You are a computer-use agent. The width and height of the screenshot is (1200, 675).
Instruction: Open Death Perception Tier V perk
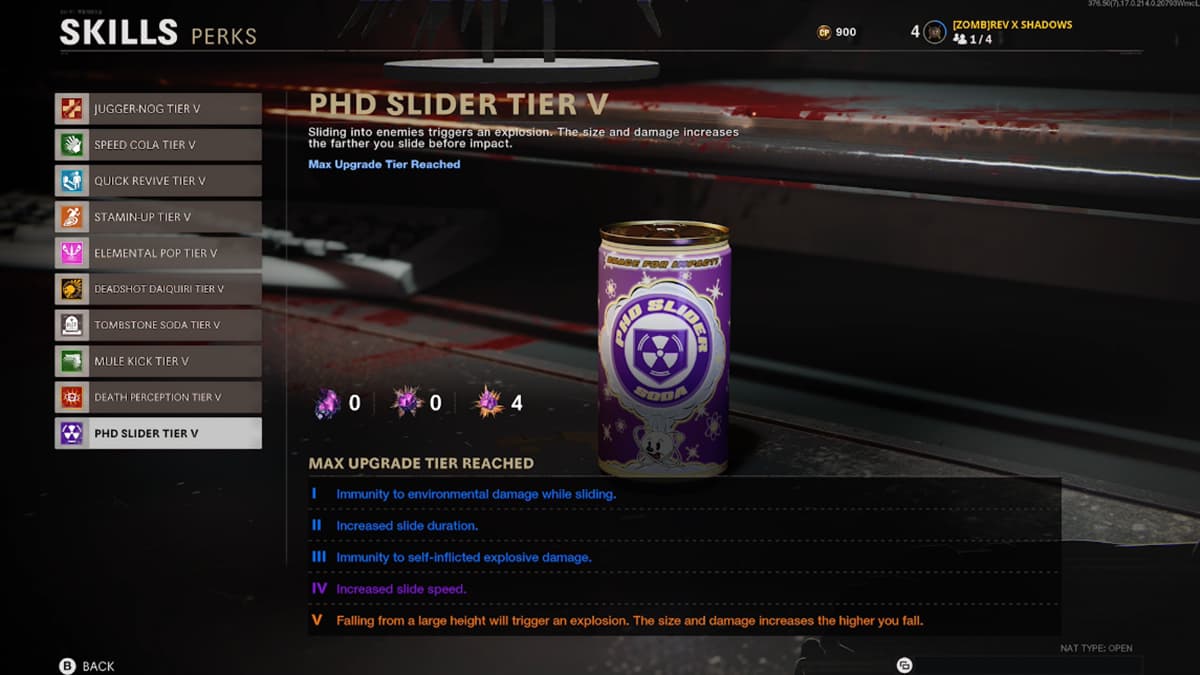[158, 397]
